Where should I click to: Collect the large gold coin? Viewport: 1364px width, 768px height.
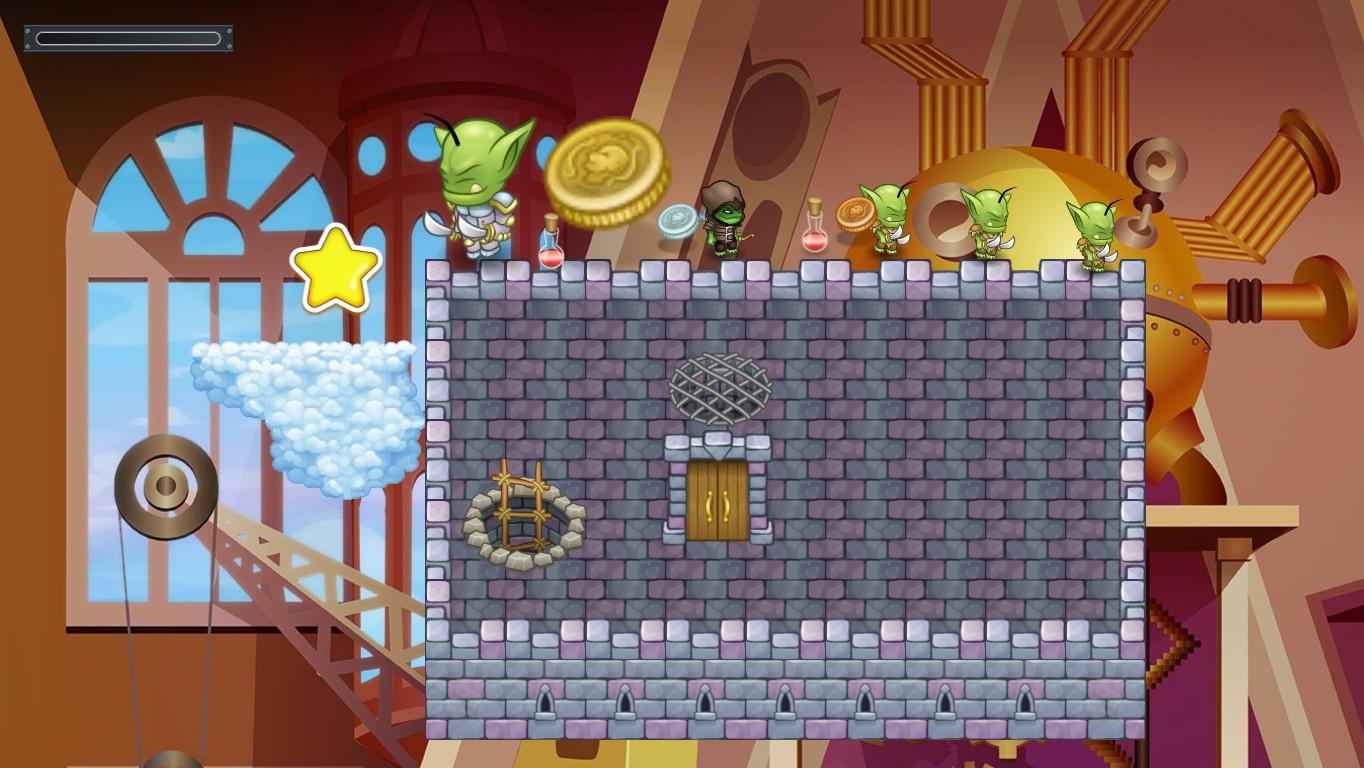[x=608, y=173]
